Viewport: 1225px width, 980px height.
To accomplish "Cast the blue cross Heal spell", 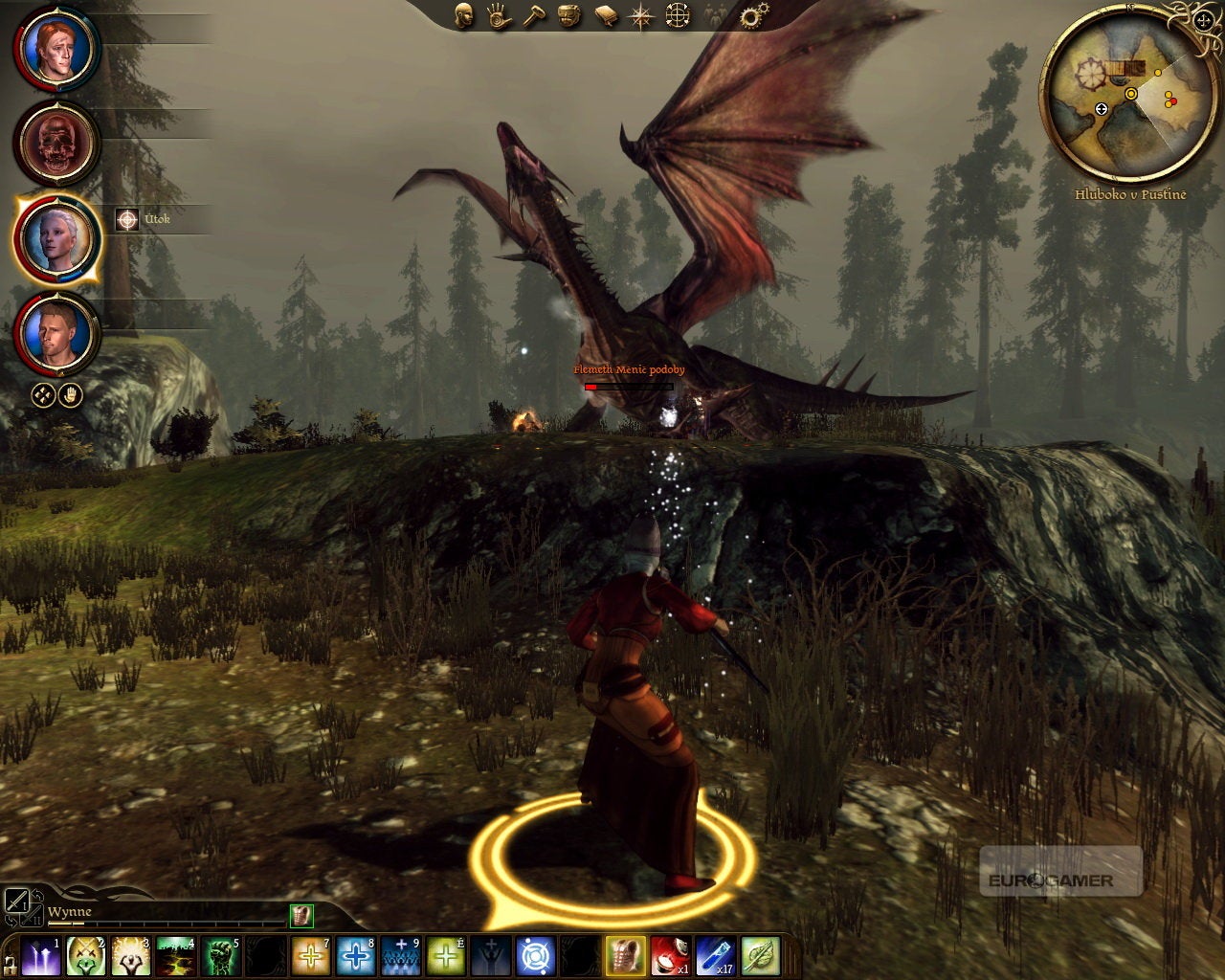I will [x=355, y=955].
